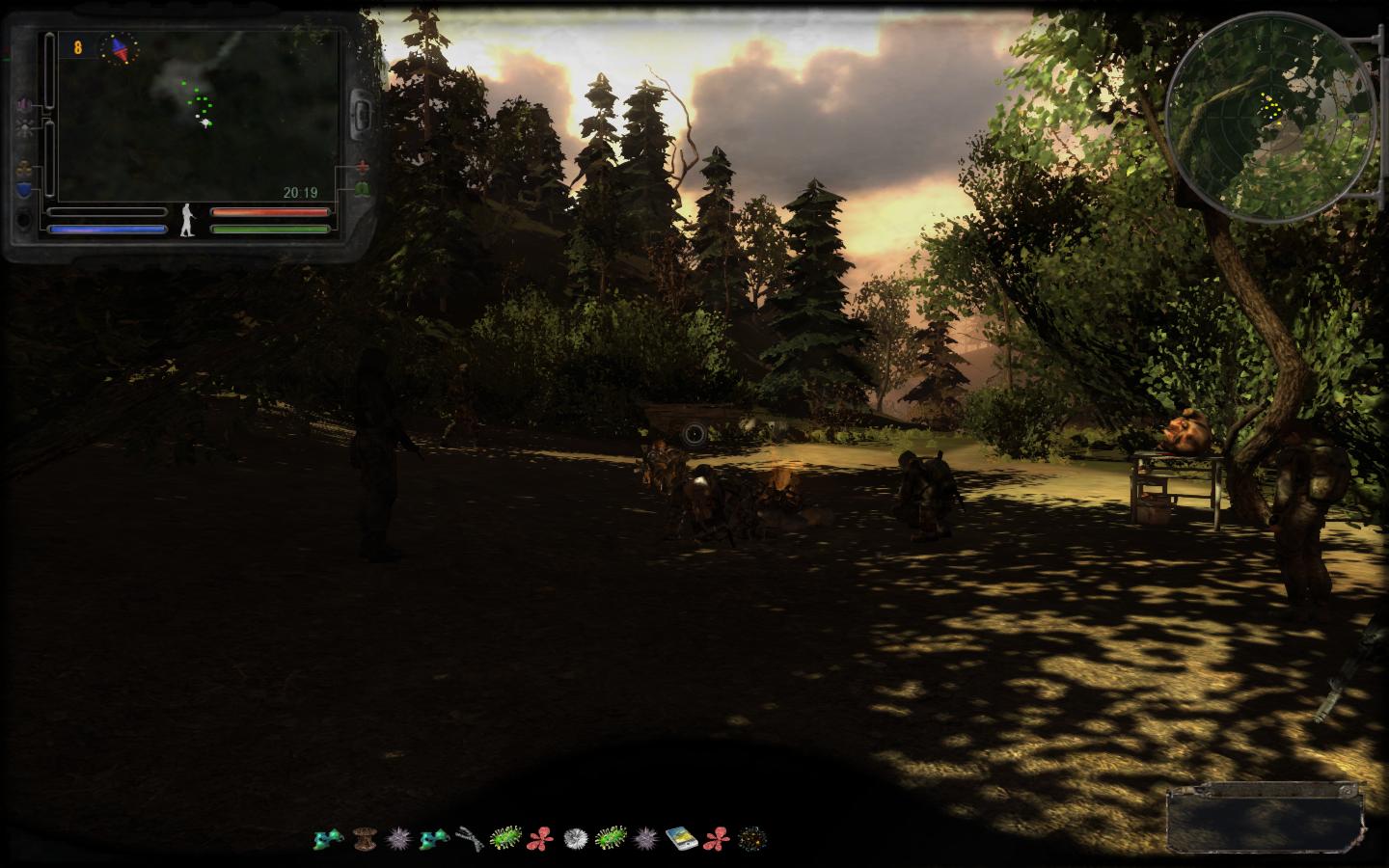Screen dimensions: 1389x868
Task: Open the smartphone item in the belt
Action: [680, 837]
